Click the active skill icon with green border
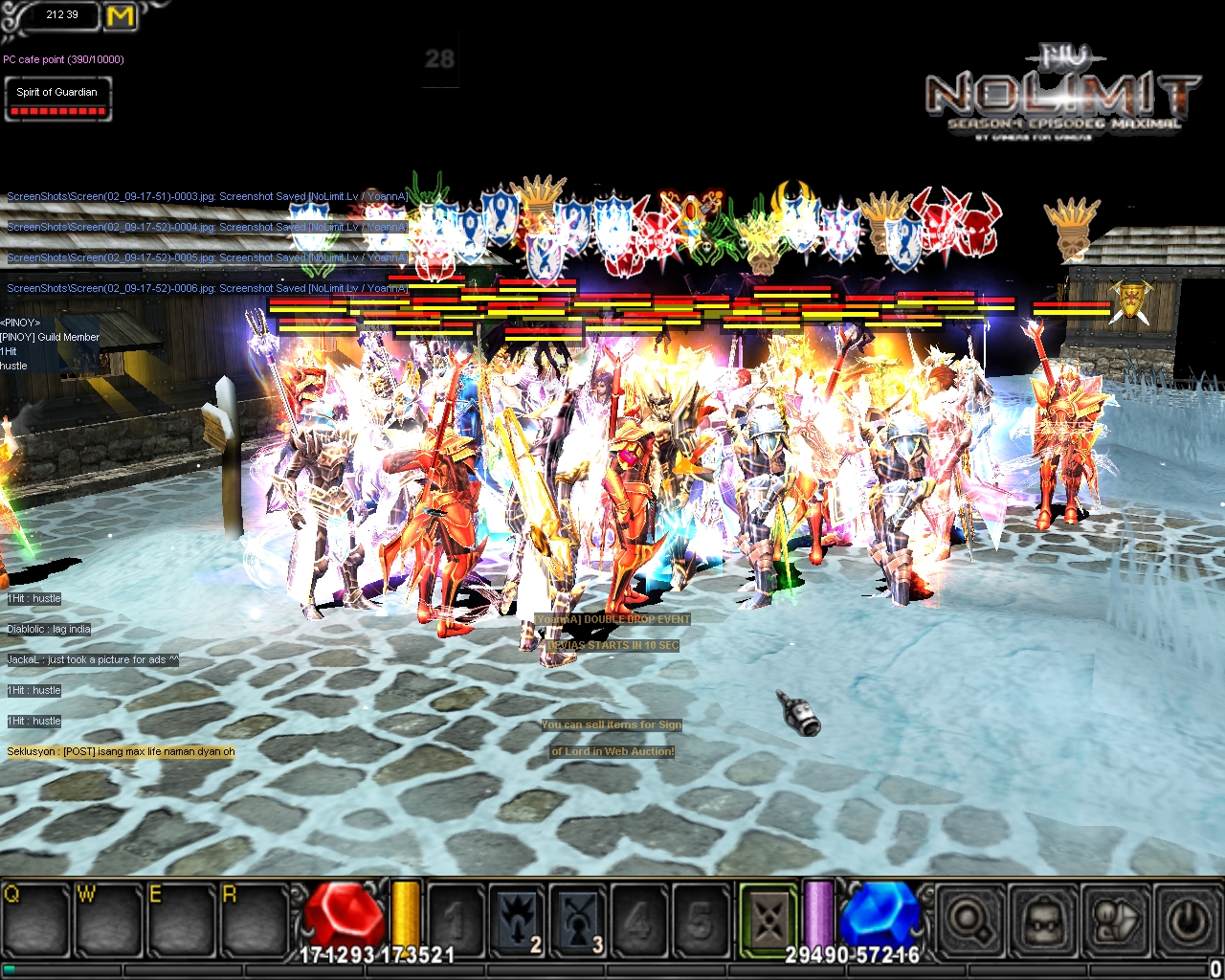The width and height of the screenshot is (1225, 980). 768,921
